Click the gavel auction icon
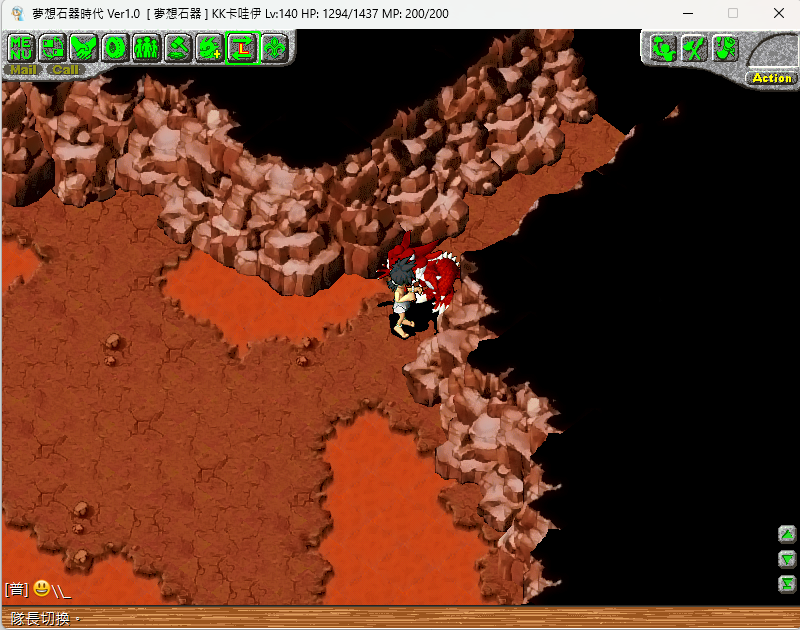The width and height of the screenshot is (800, 630). pos(178,47)
